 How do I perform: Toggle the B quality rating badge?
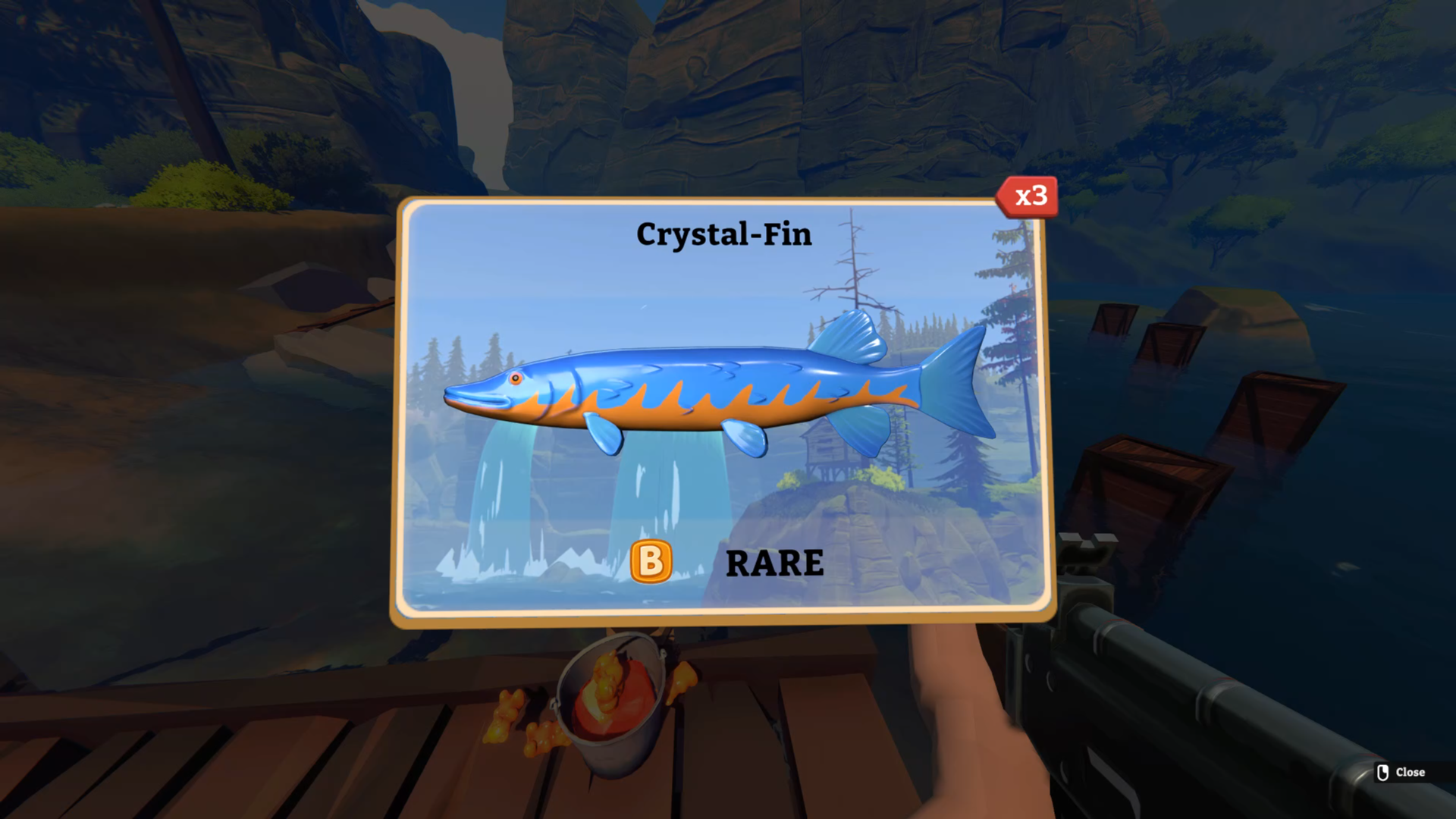point(651,563)
